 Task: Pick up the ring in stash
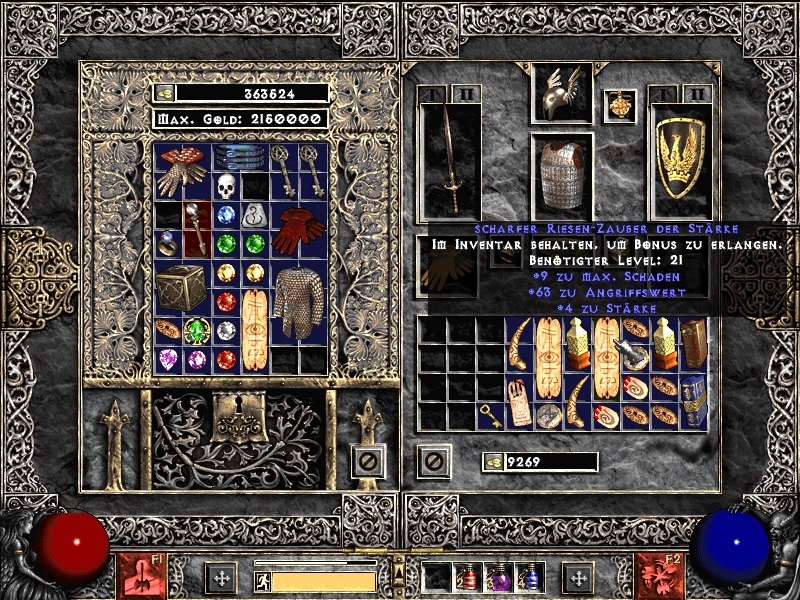(x=167, y=243)
